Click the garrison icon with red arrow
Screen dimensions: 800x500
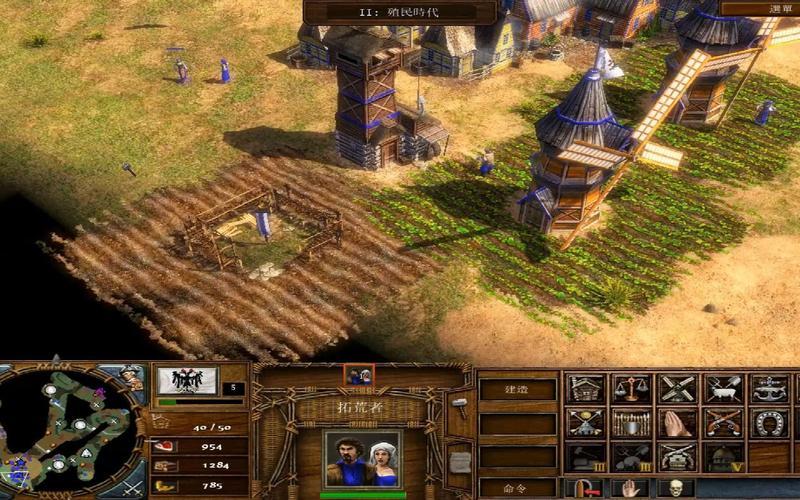pos(585,489)
